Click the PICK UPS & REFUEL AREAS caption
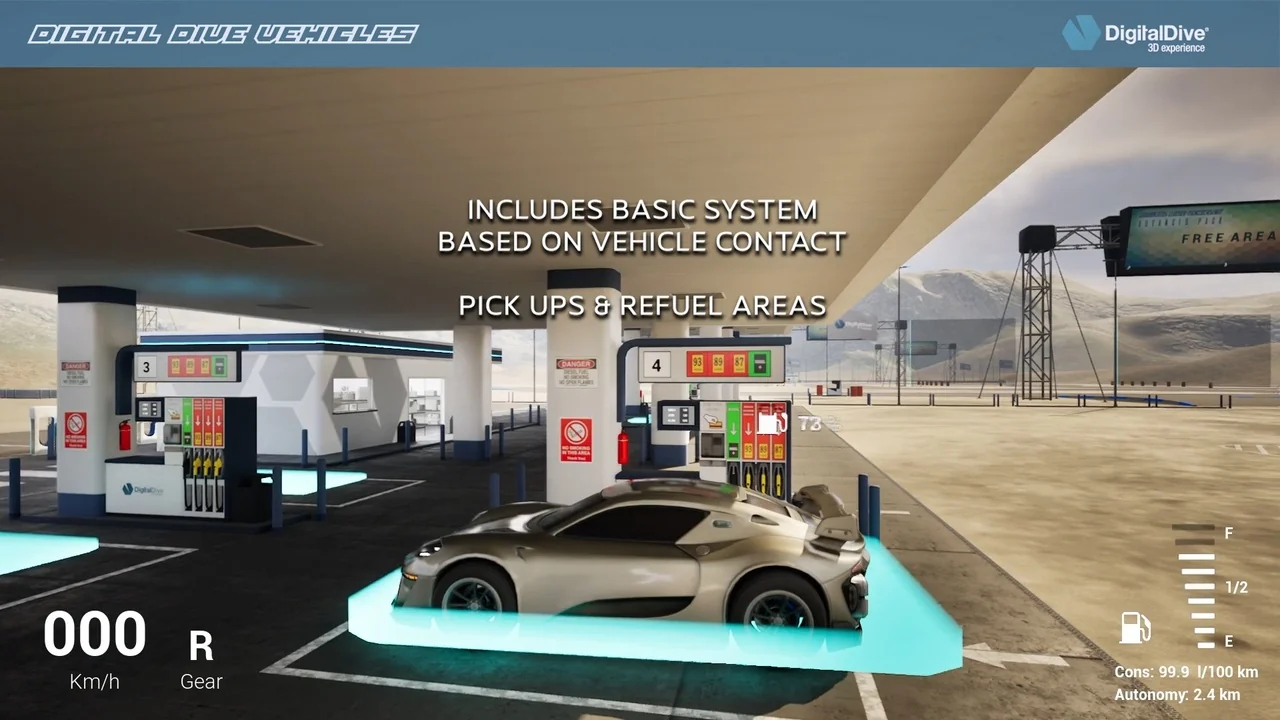 click(641, 306)
